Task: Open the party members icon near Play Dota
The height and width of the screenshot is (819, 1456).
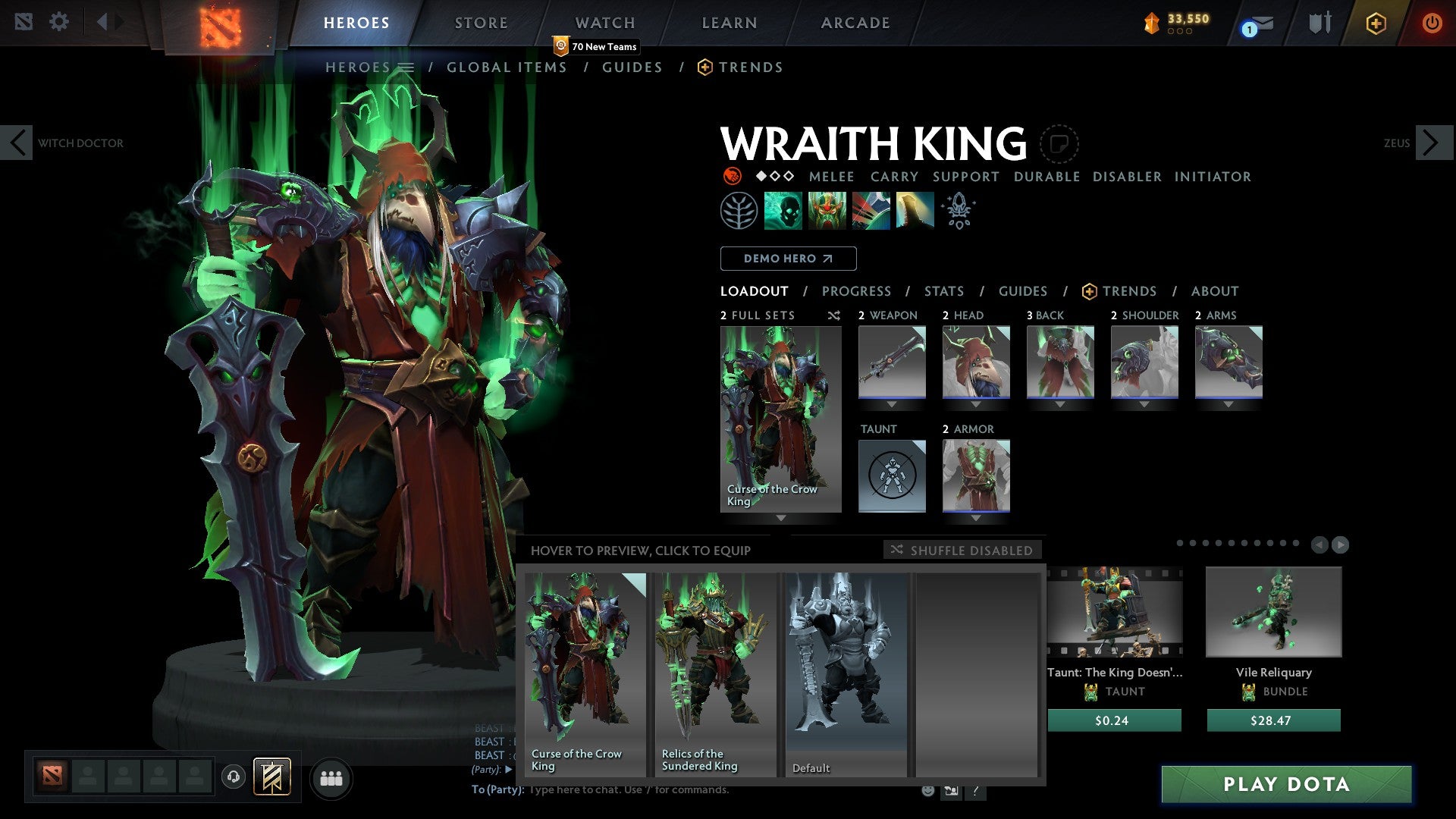Action: click(x=331, y=778)
